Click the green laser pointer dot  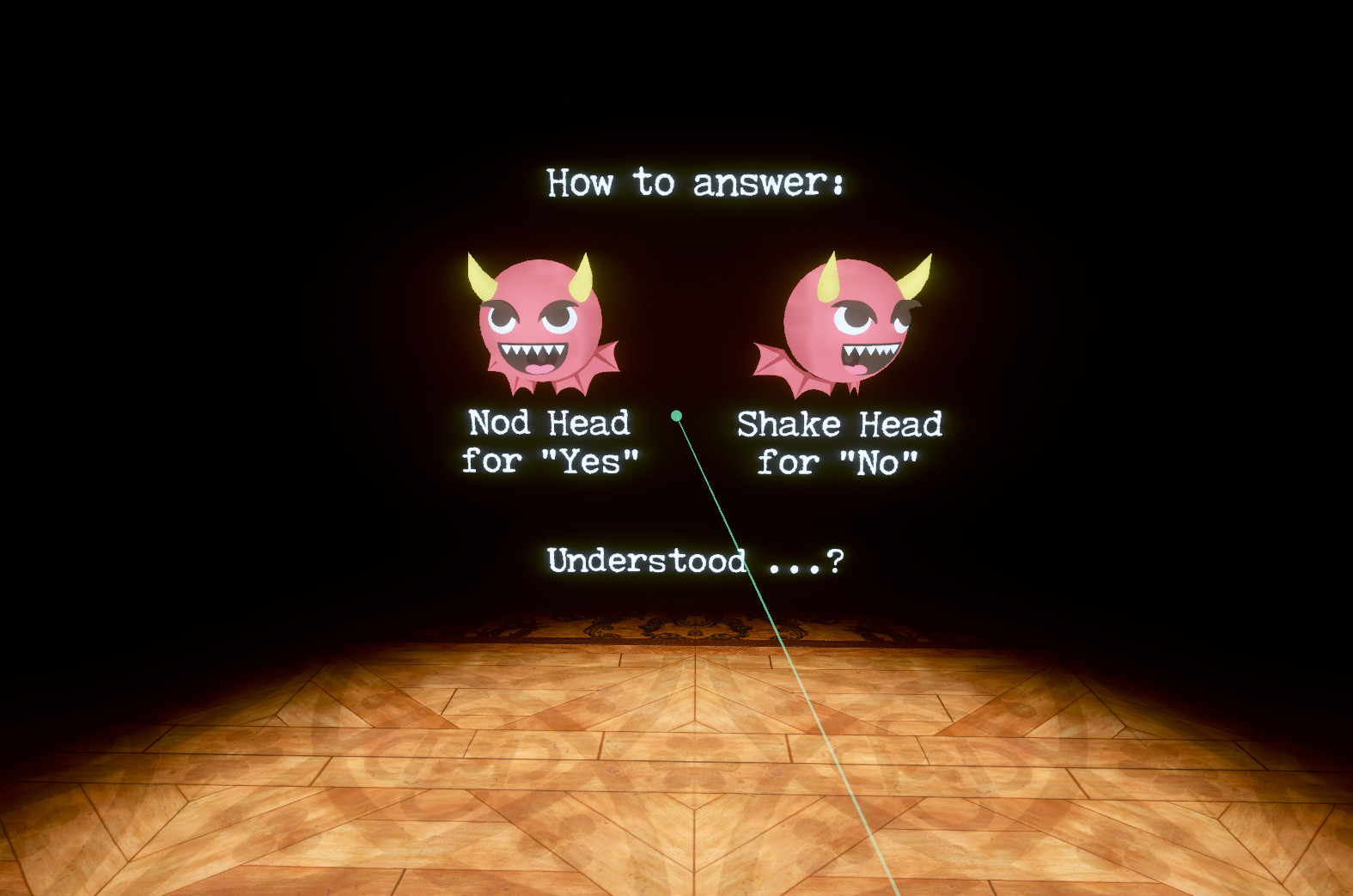point(678,415)
